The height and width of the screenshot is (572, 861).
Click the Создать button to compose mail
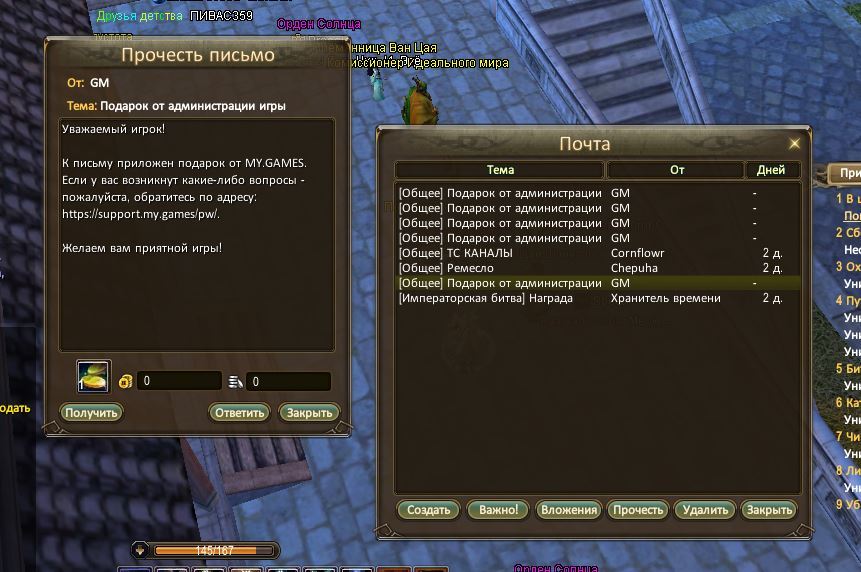pyautogui.click(x=429, y=509)
